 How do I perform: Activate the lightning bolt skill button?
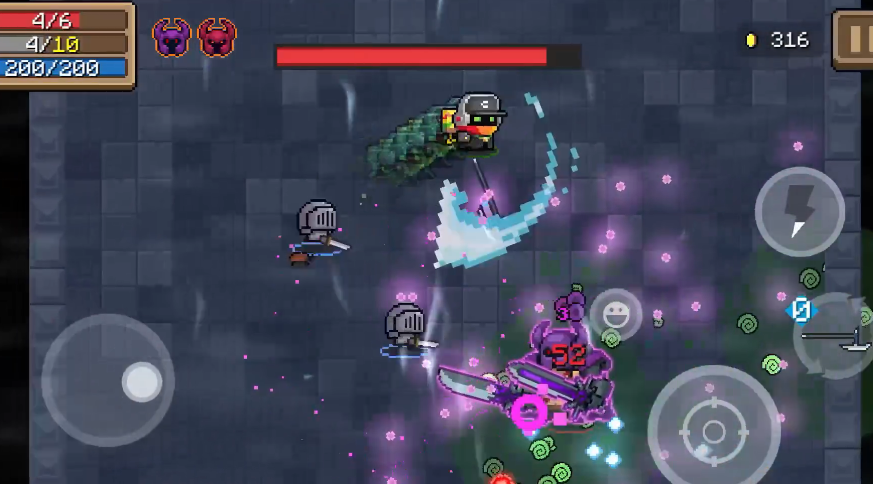(x=799, y=211)
